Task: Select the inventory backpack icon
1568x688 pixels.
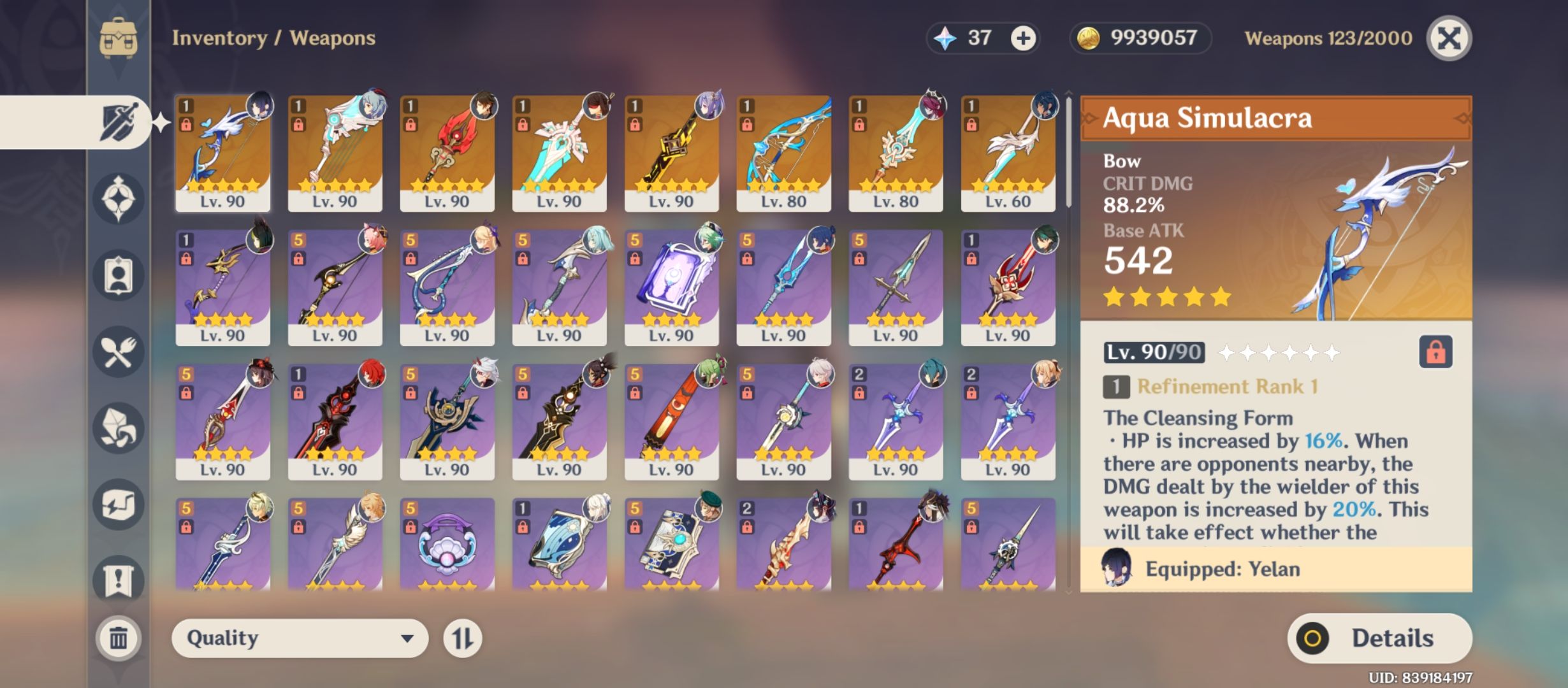Action: [x=117, y=38]
